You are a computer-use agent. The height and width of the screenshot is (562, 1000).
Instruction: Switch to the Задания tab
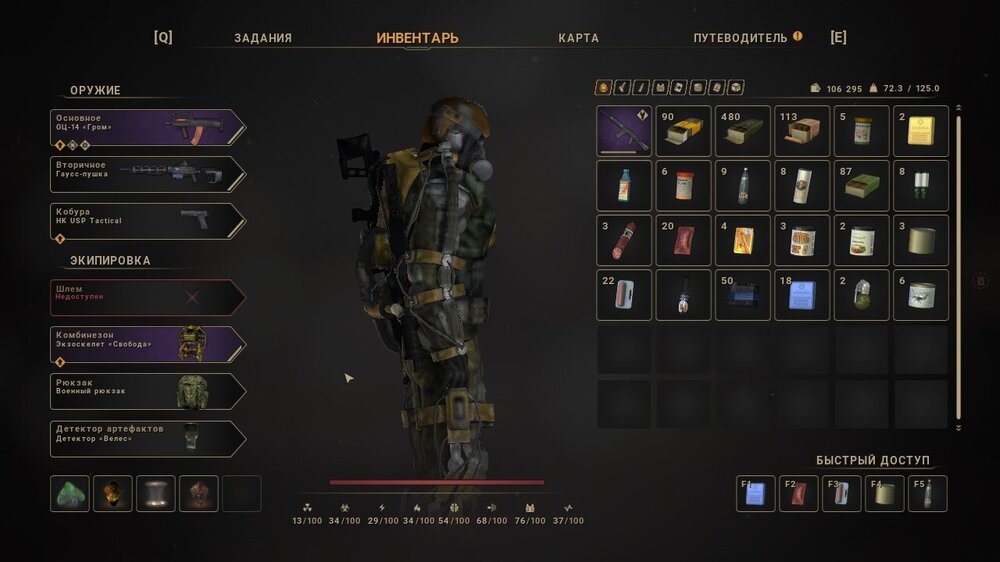tap(263, 38)
